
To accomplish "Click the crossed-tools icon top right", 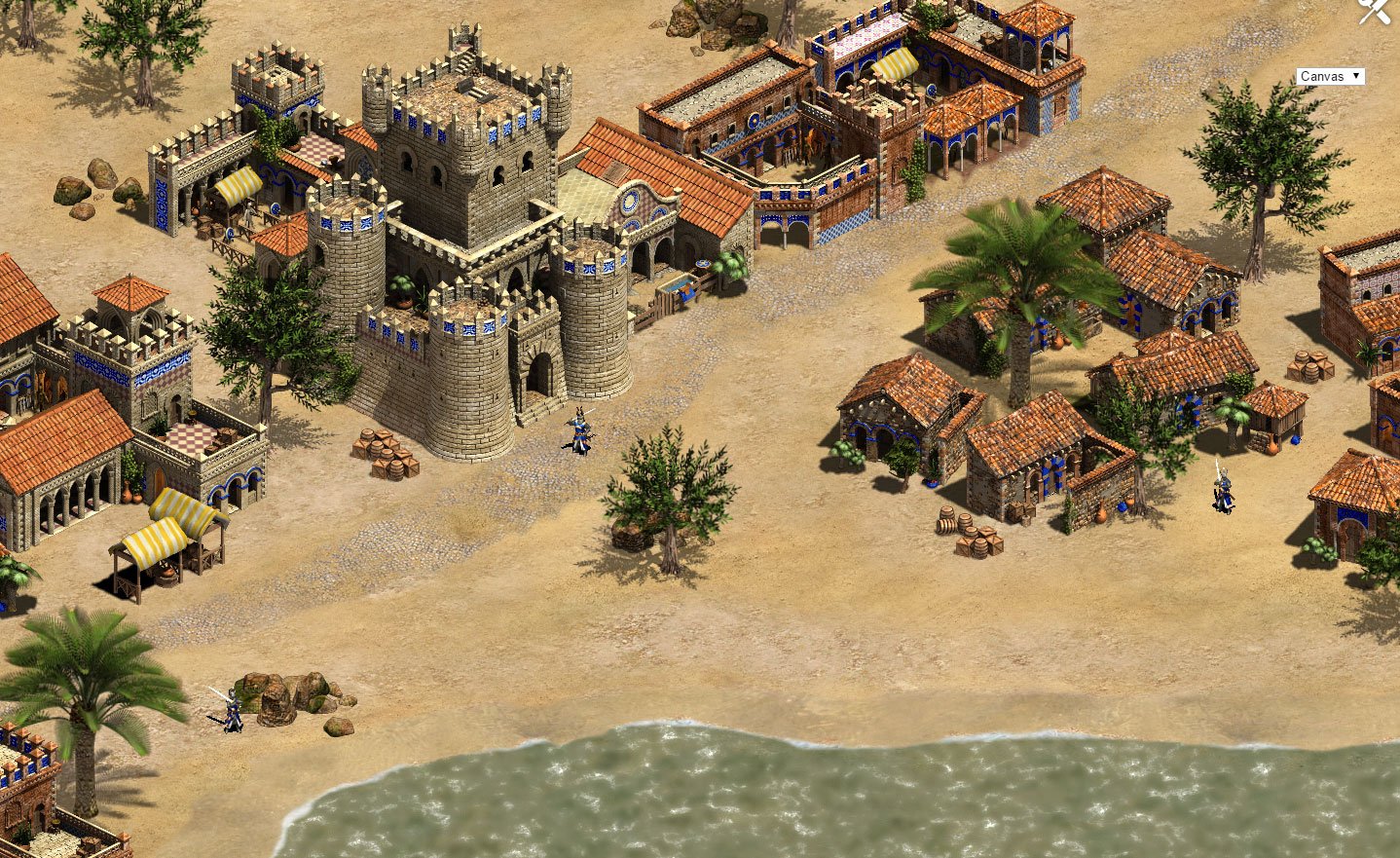I will (x=1375, y=14).
